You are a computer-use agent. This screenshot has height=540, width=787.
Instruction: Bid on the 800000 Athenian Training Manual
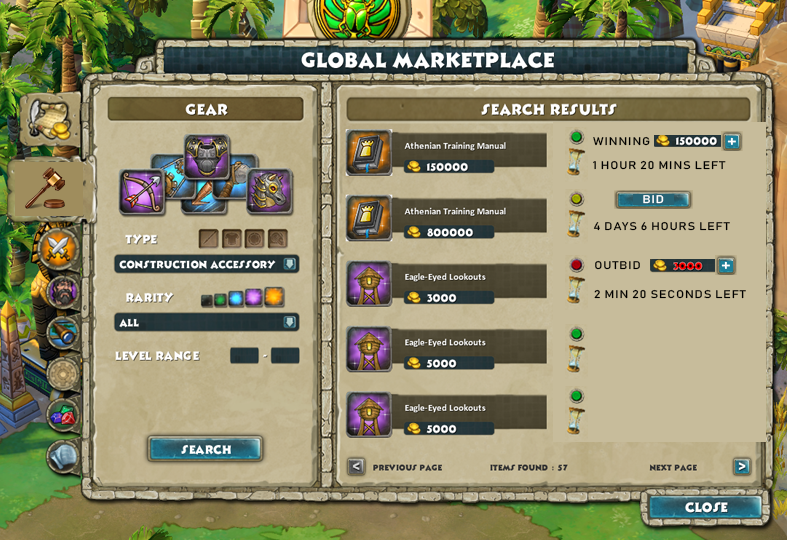(x=652, y=199)
